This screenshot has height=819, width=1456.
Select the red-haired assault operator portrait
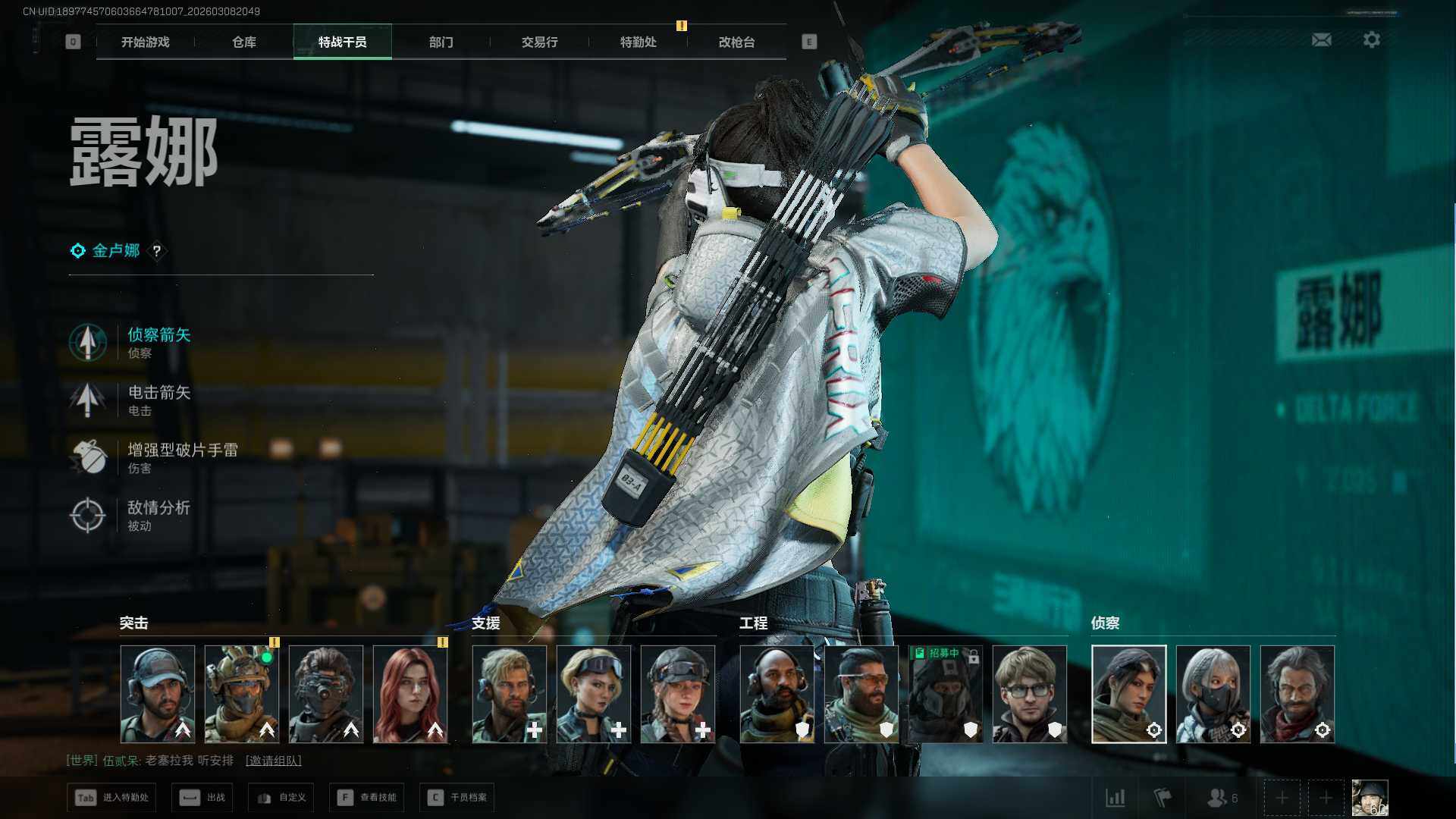(x=410, y=694)
